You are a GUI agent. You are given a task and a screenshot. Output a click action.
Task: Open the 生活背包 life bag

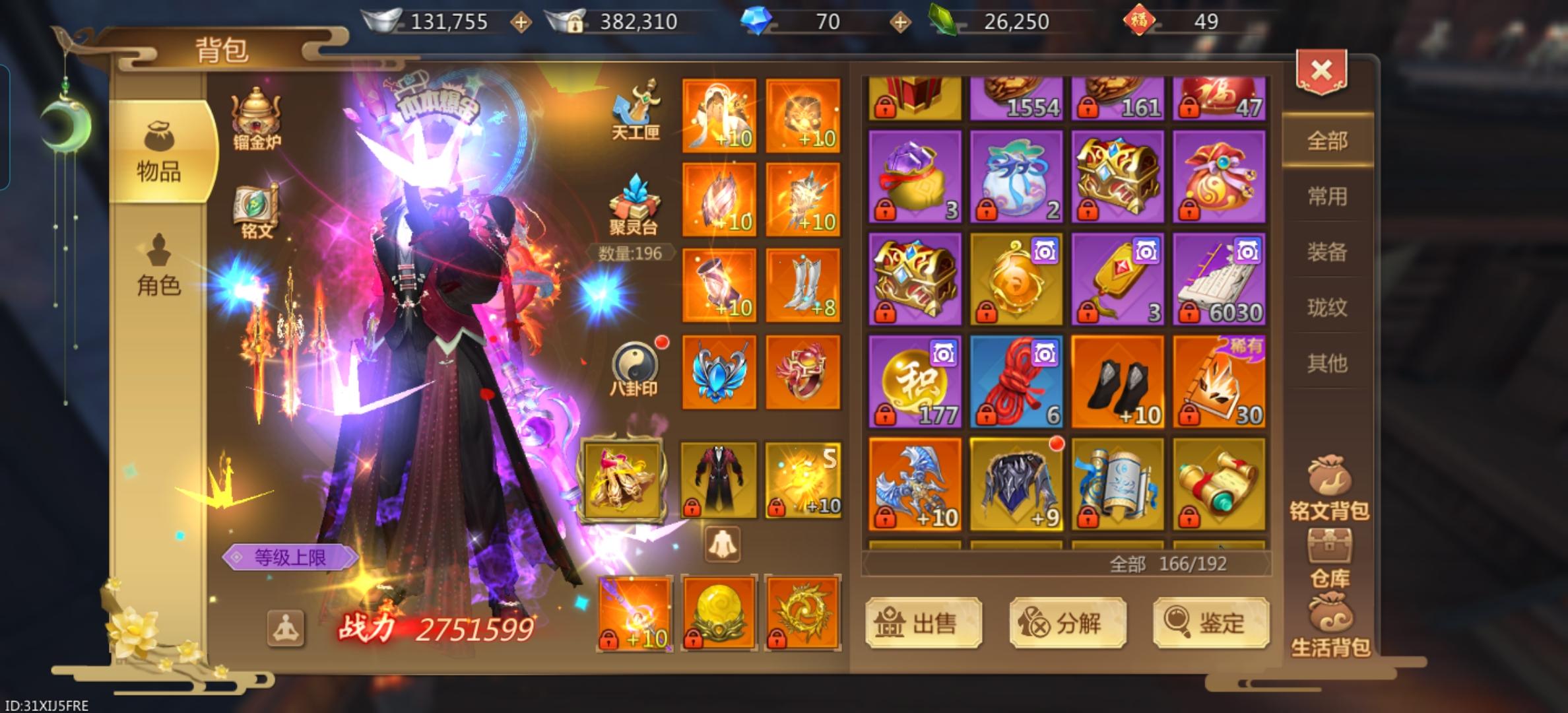point(1329,627)
